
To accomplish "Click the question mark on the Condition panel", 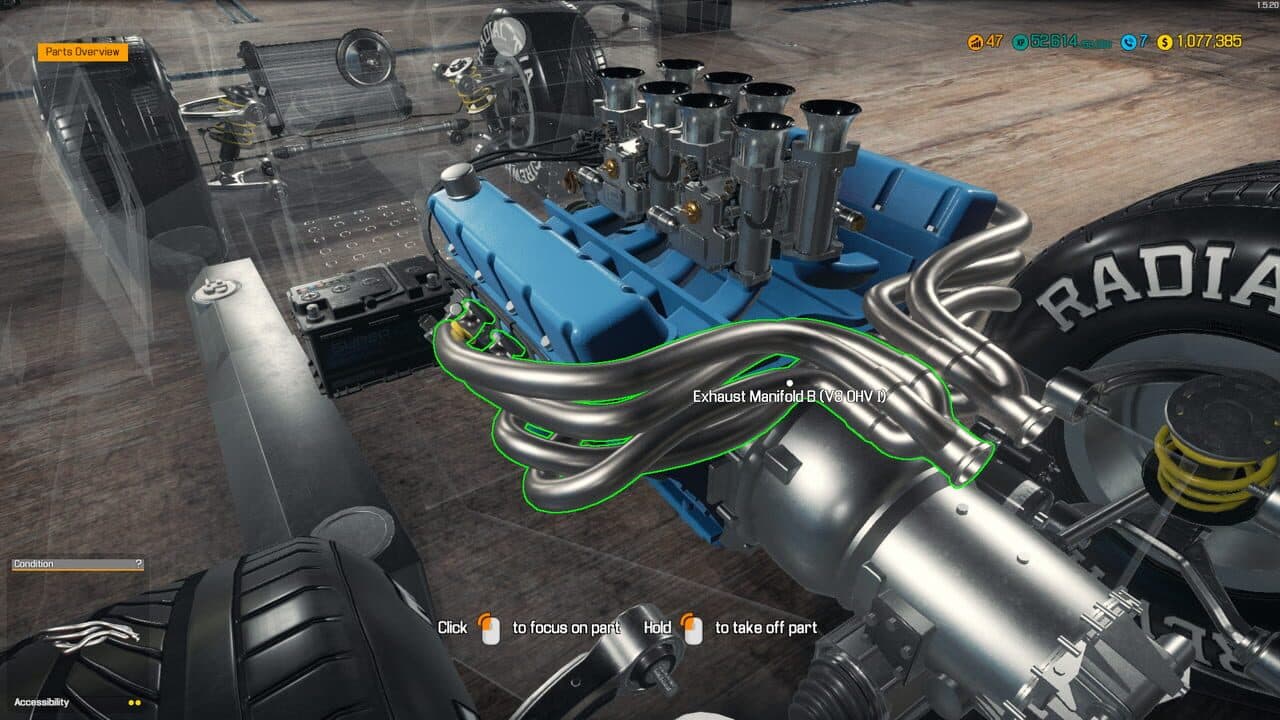I will tap(139, 564).
